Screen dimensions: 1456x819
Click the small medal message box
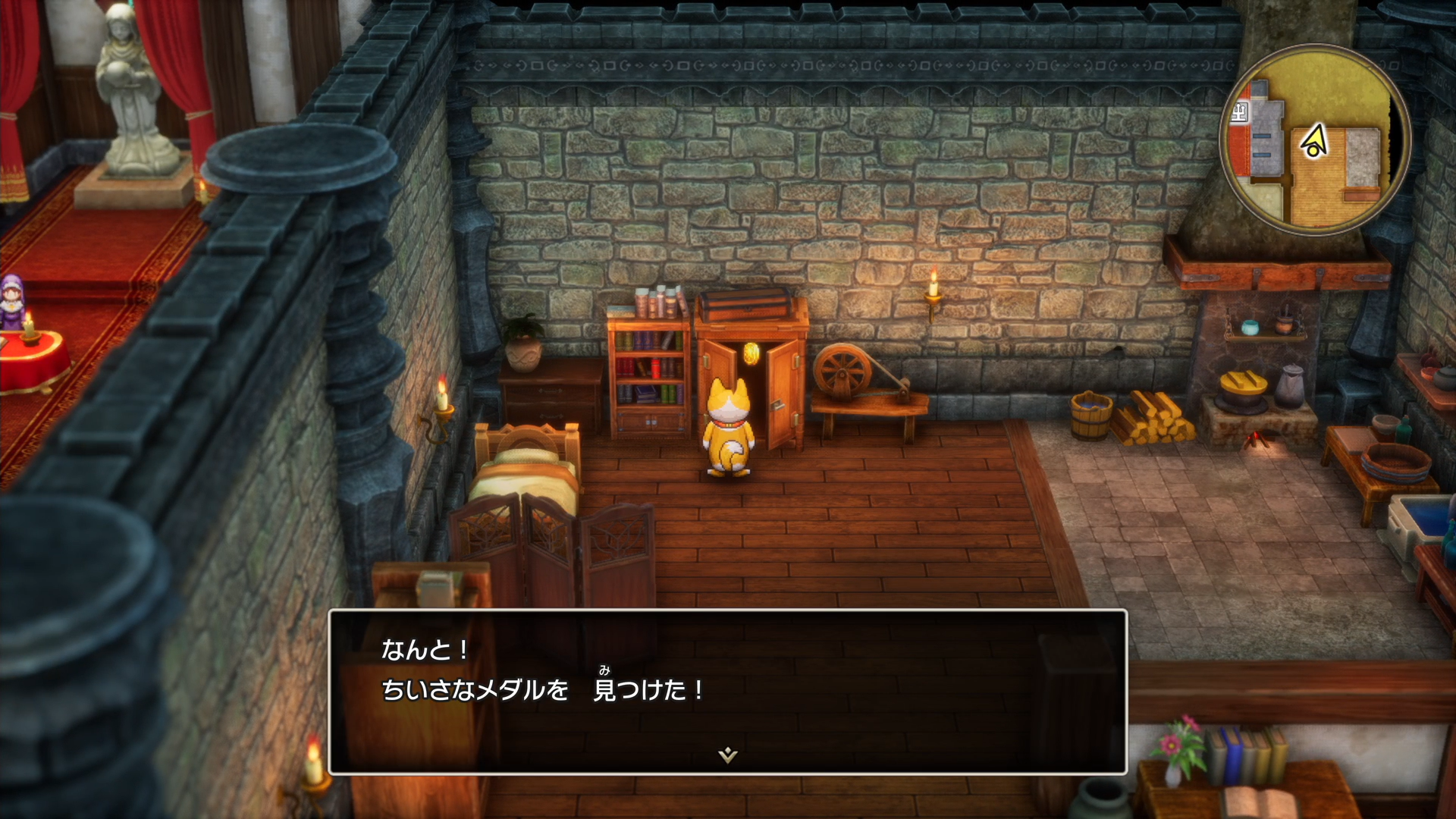point(727,690)
